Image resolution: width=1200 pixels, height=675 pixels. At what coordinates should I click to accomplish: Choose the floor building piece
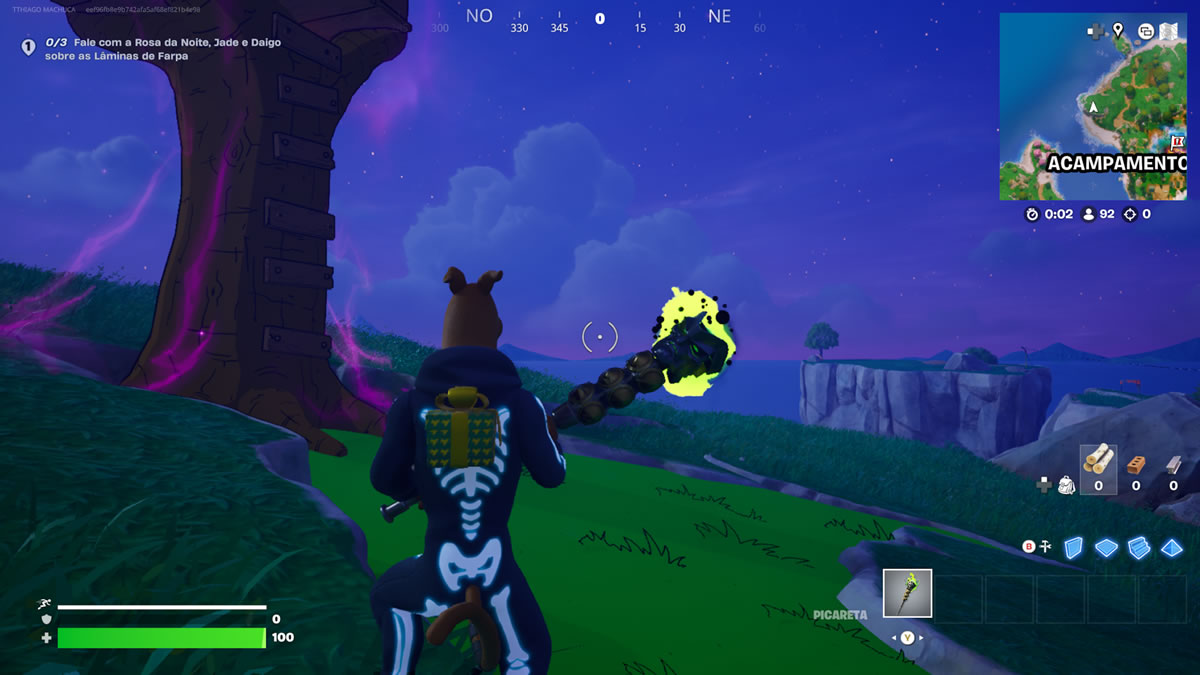tap(1105, 547)
